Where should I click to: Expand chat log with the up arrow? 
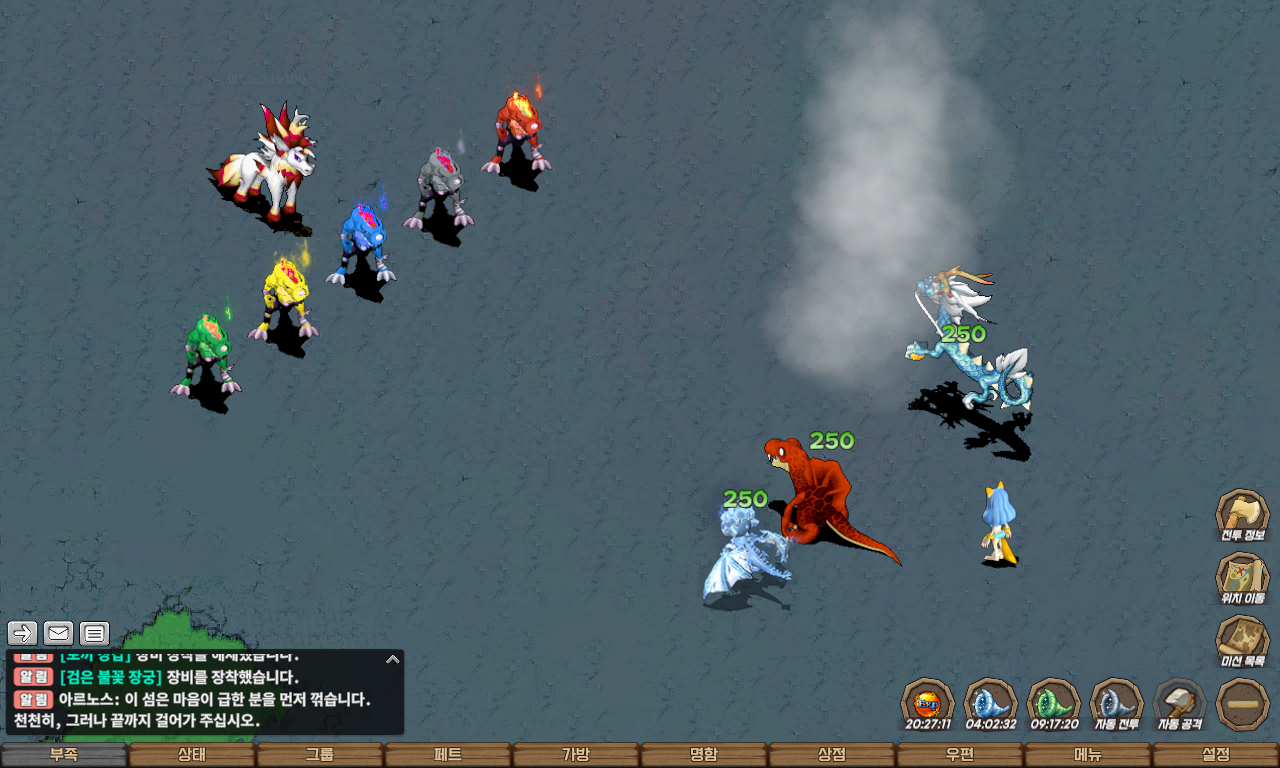(393, 659)
